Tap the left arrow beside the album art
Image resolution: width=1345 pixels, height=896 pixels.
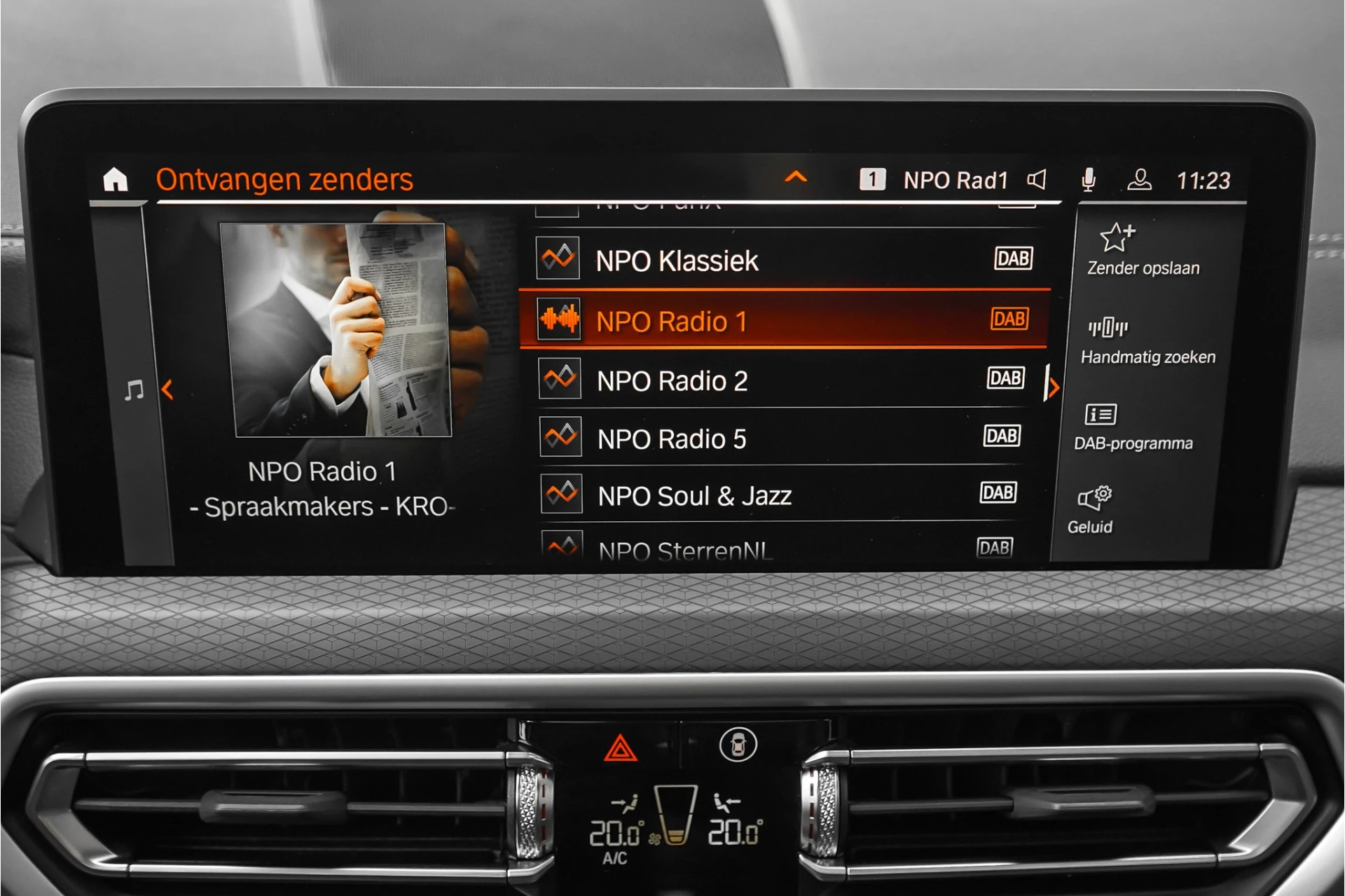click(x=169, y=390)
